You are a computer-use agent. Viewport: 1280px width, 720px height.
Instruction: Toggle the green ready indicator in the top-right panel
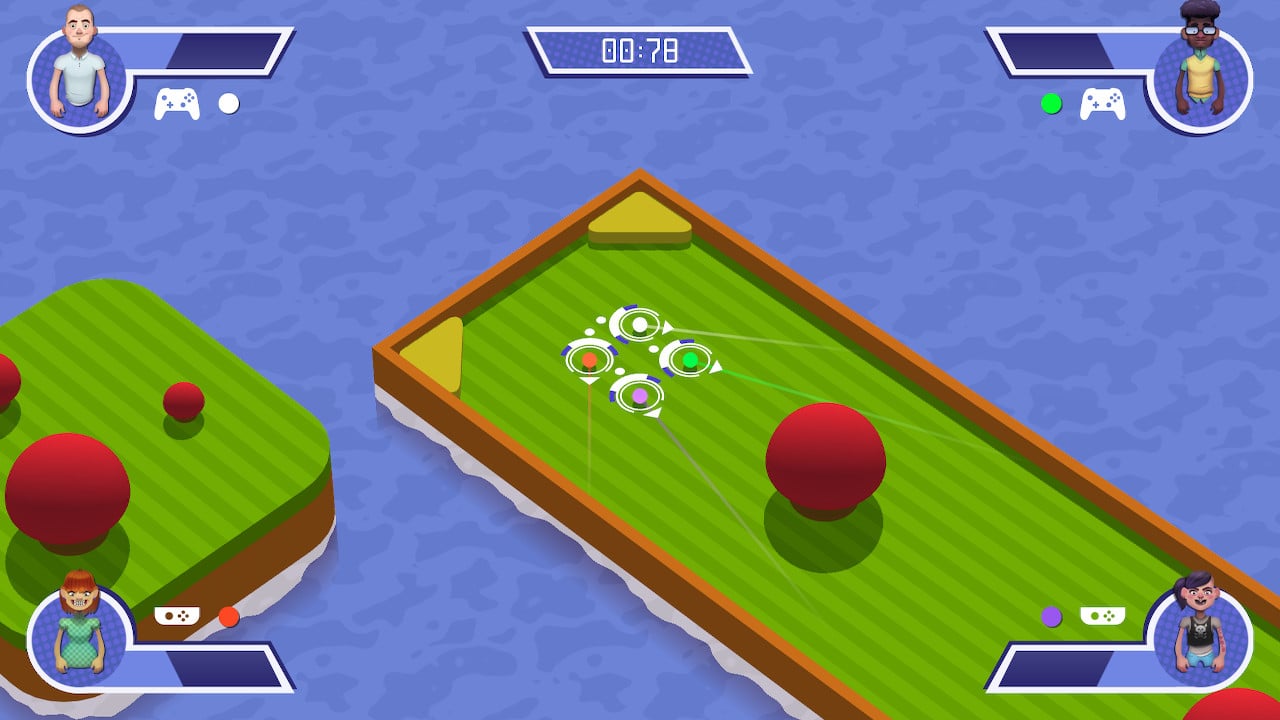(1050, 101)
